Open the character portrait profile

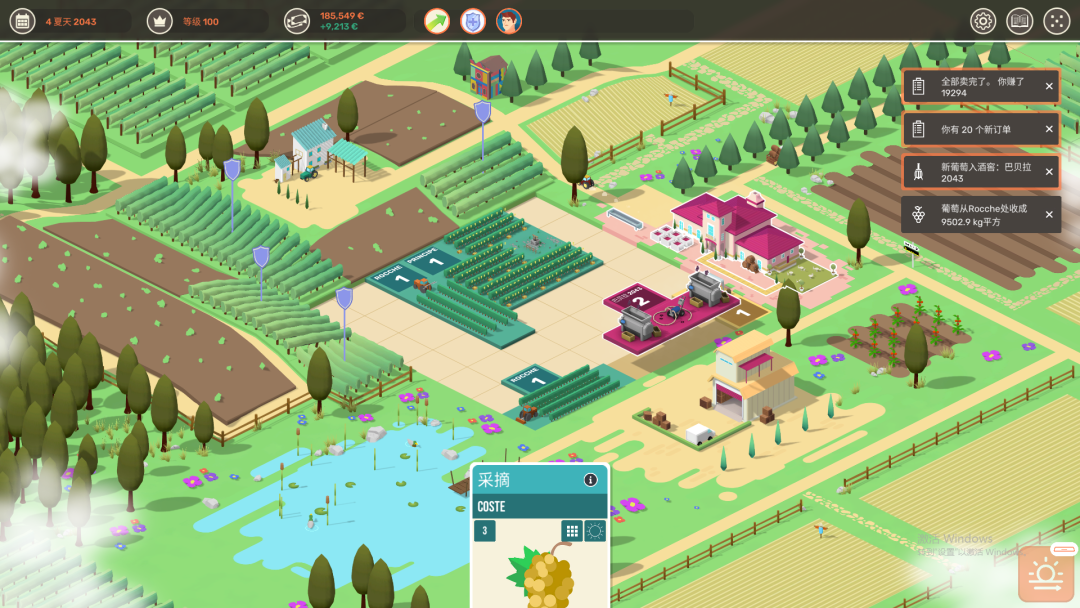click(x=509, y=21)
